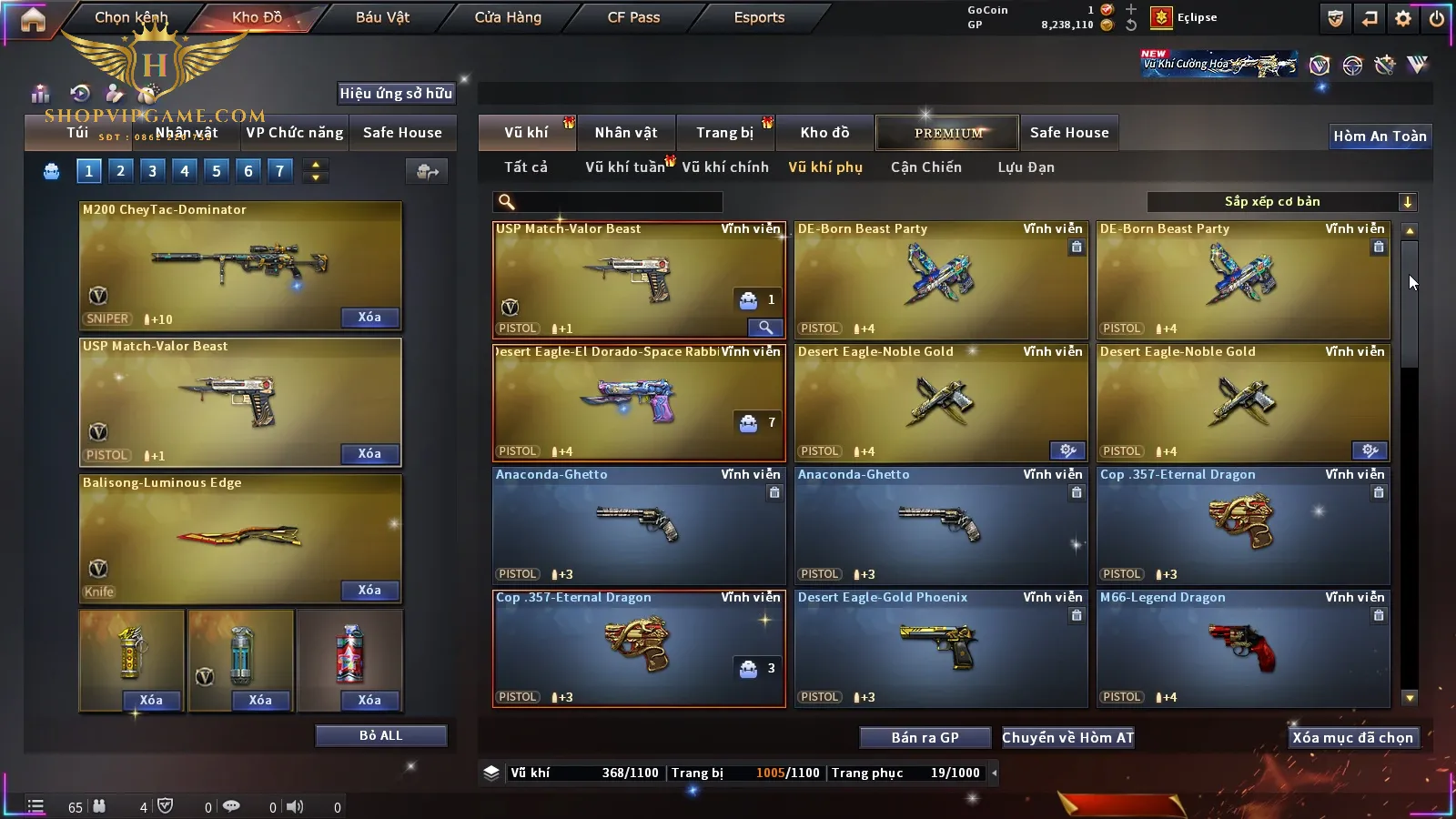The height and width of the screenshot is (819, 1456).
Task: Click the Bán ra GP button
Action: 925,738
